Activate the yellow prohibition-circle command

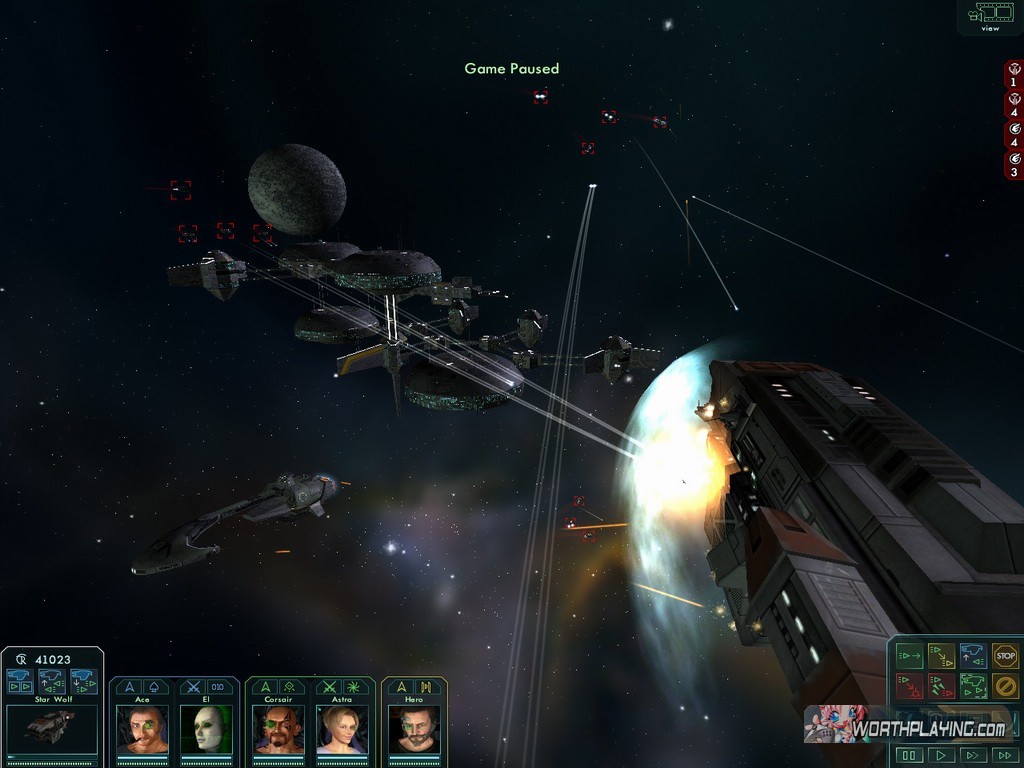pyautogui.click(x=1005, y=686)
